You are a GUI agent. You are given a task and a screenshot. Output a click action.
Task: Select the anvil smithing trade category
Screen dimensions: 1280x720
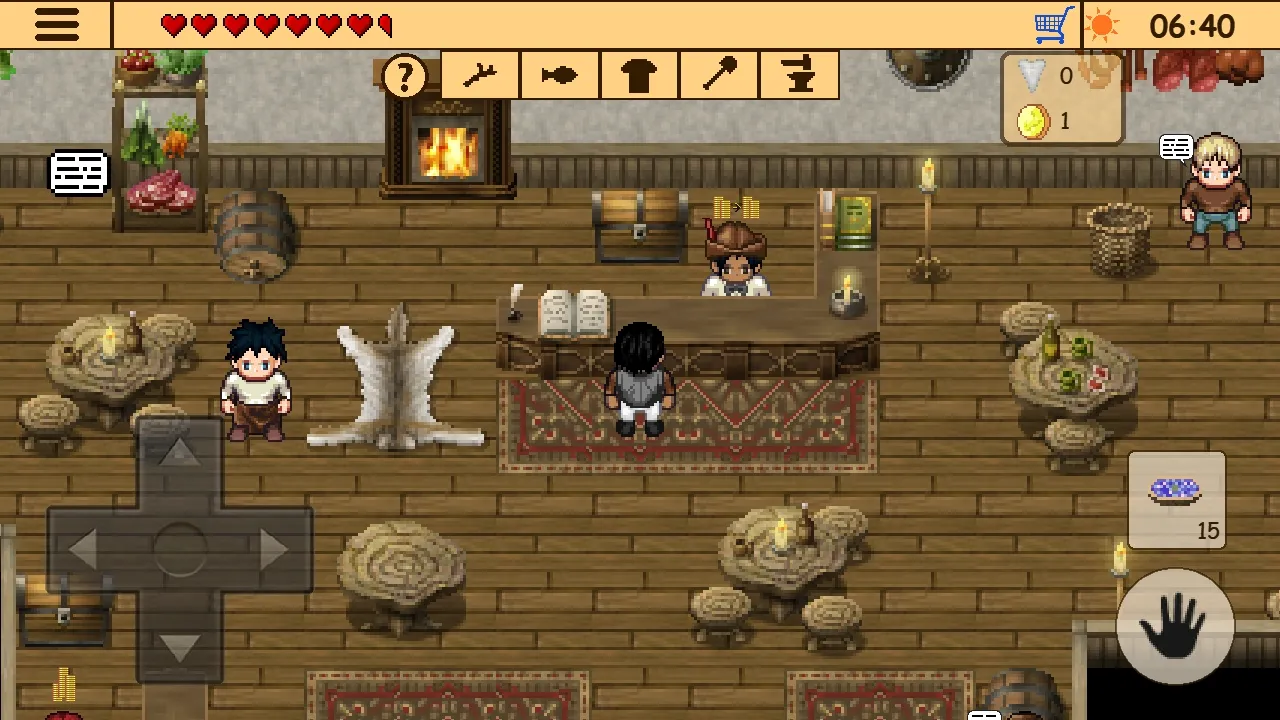coord(799,75)
